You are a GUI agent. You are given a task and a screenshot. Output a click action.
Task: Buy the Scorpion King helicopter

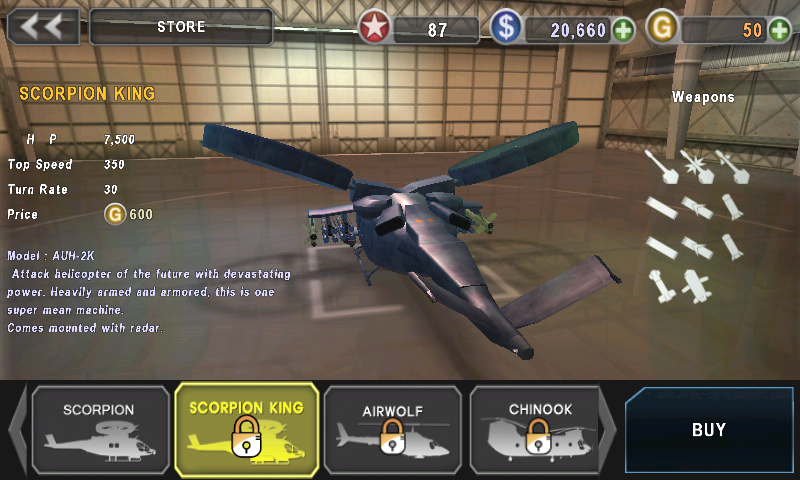point(709,430)
